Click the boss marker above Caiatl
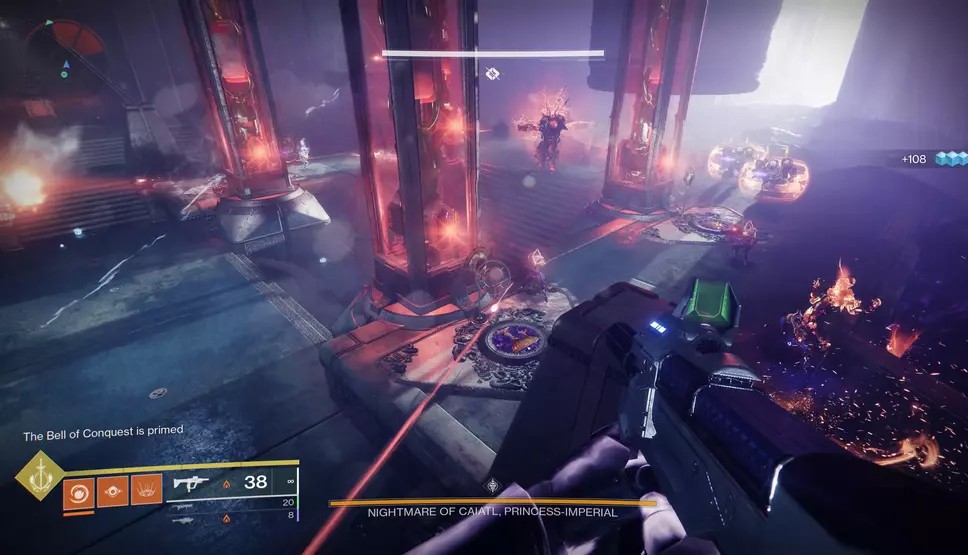 coord(492,74)
